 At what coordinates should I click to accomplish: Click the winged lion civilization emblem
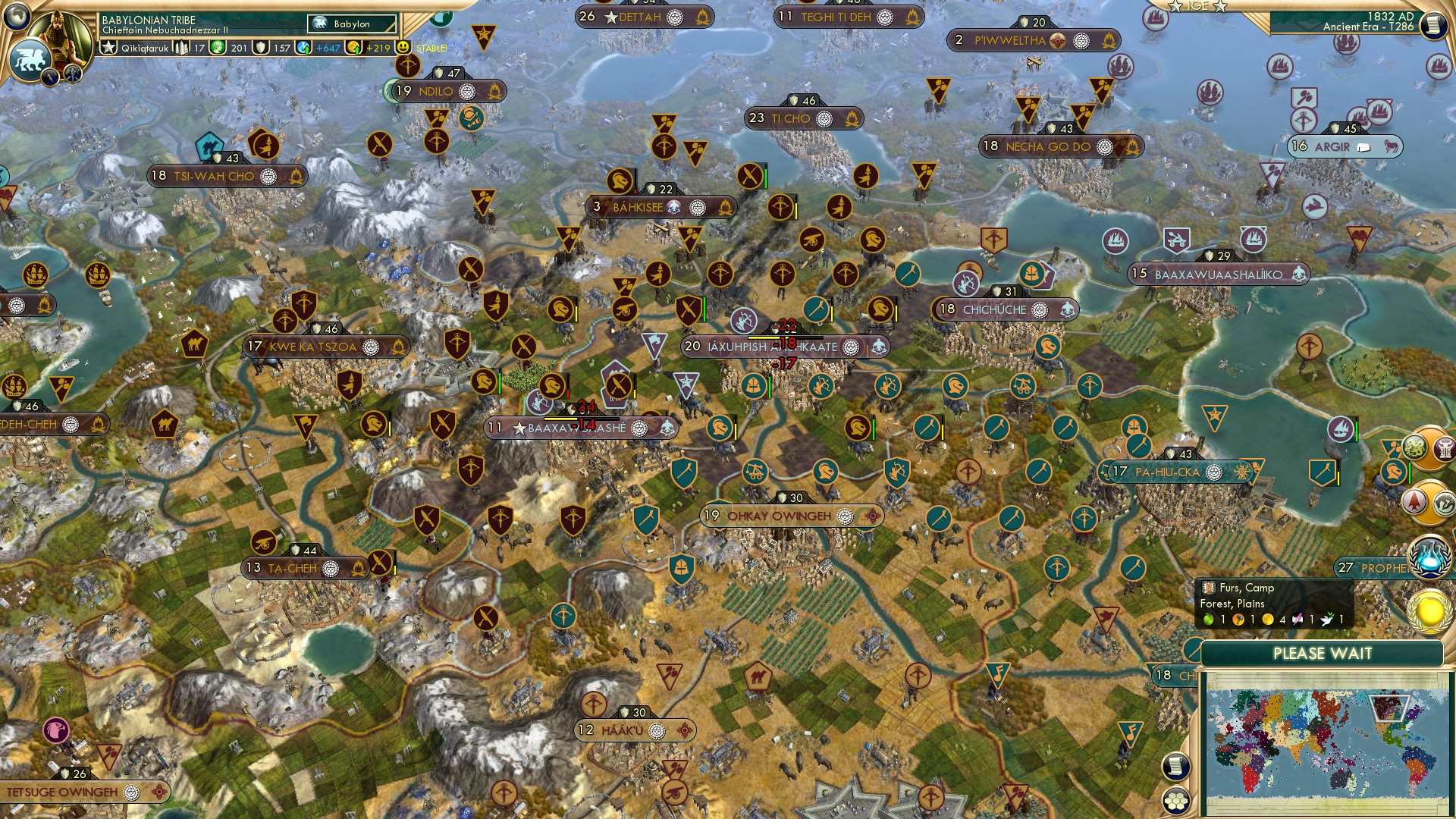click(30, 59)
